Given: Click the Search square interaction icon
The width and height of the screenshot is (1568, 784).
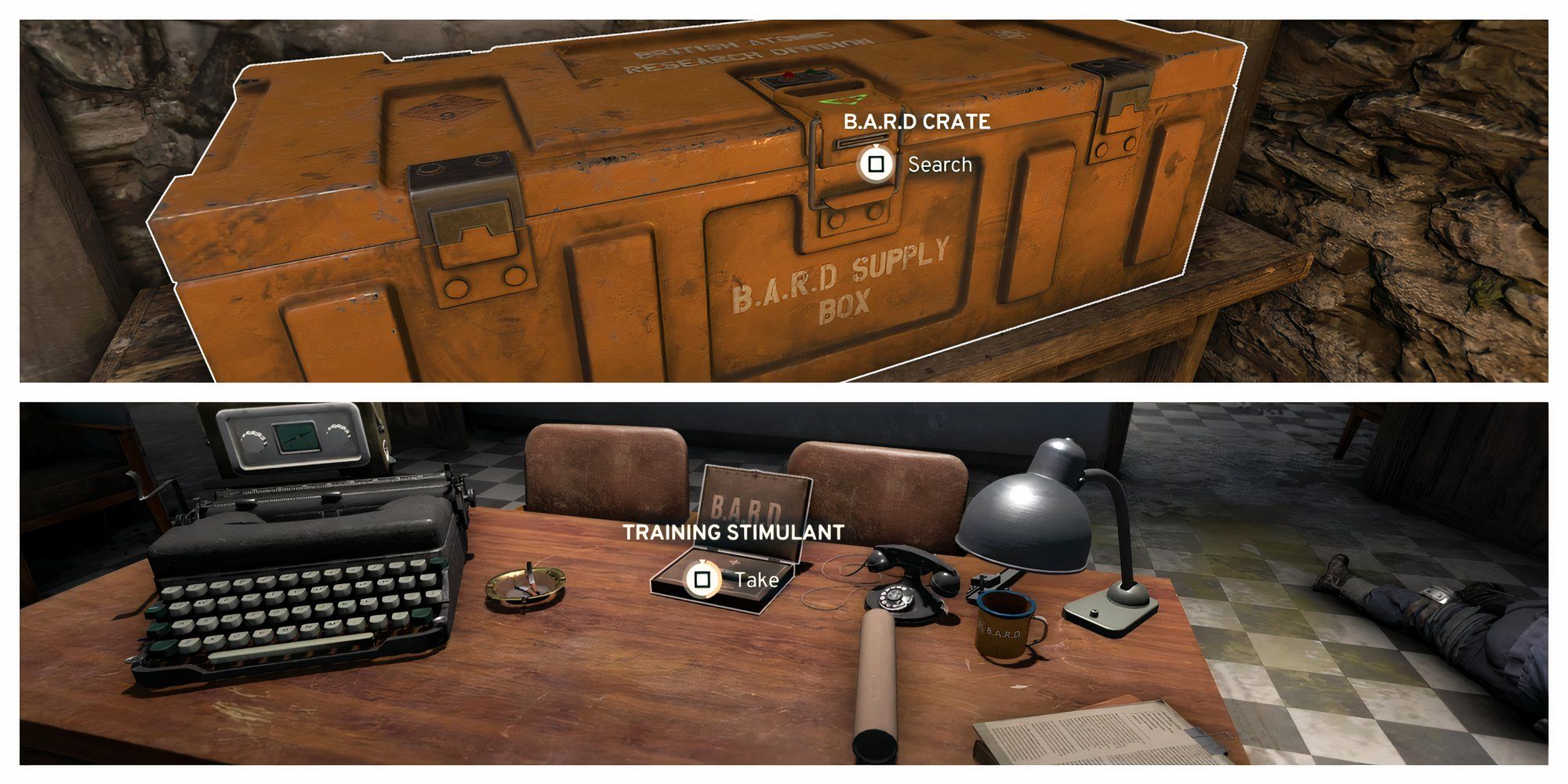Looking at the screenshot, I should pyautogui.click(x=876, y=161).
